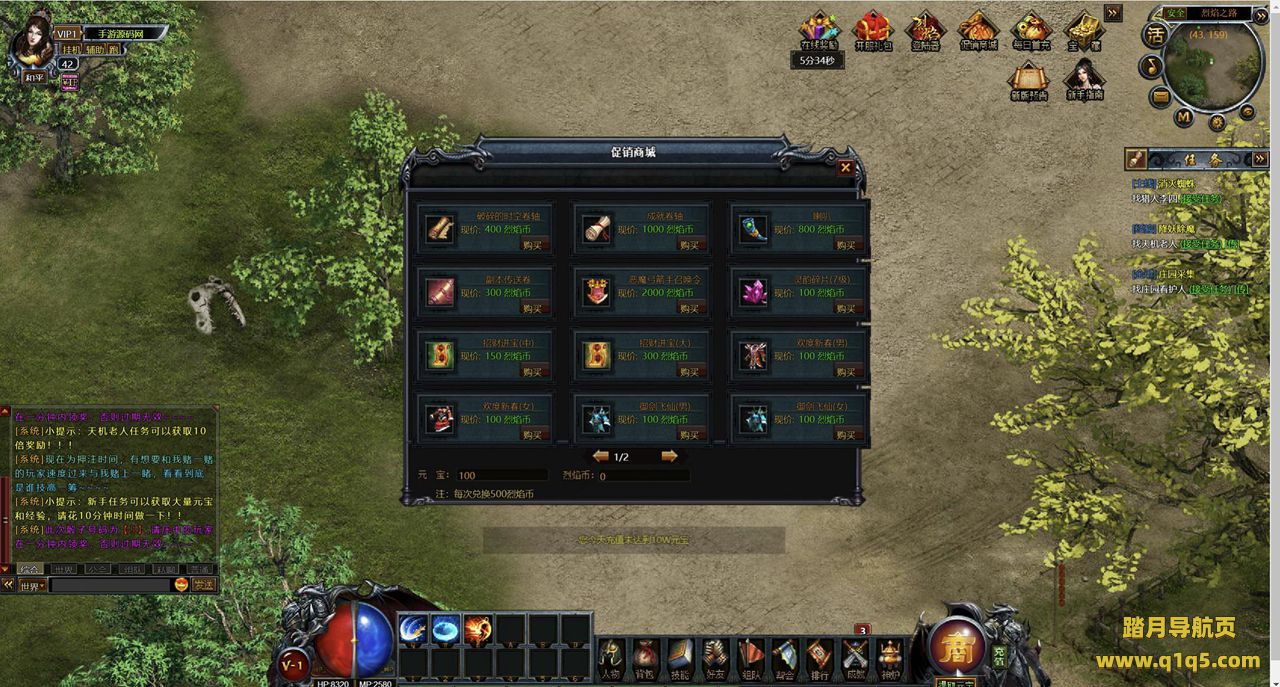Open the mail envelope button by minimap

[1160, 96]
